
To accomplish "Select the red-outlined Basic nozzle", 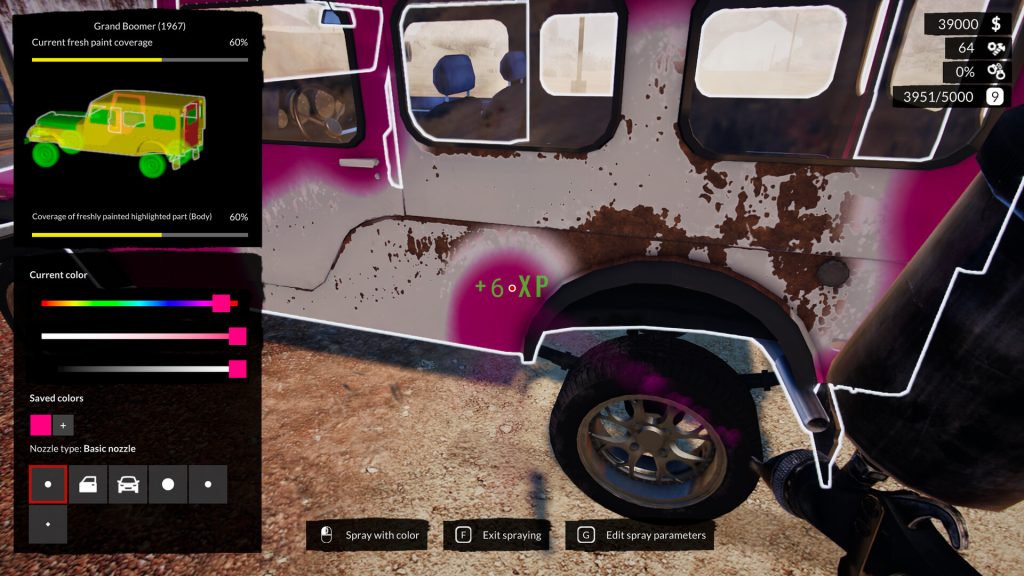I will point(48,484).
